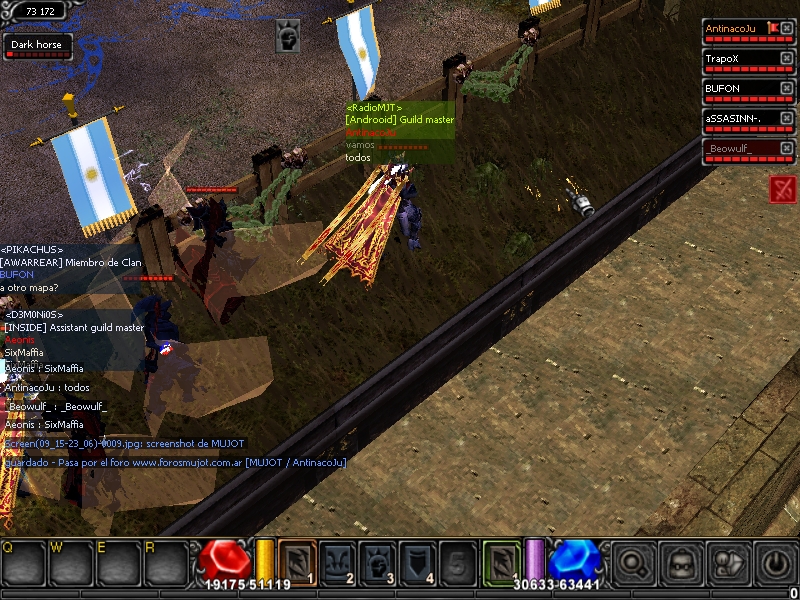Select the Dark horse pet panel
The width and height of the screenshot is (800, 600).
pos(37,46)
